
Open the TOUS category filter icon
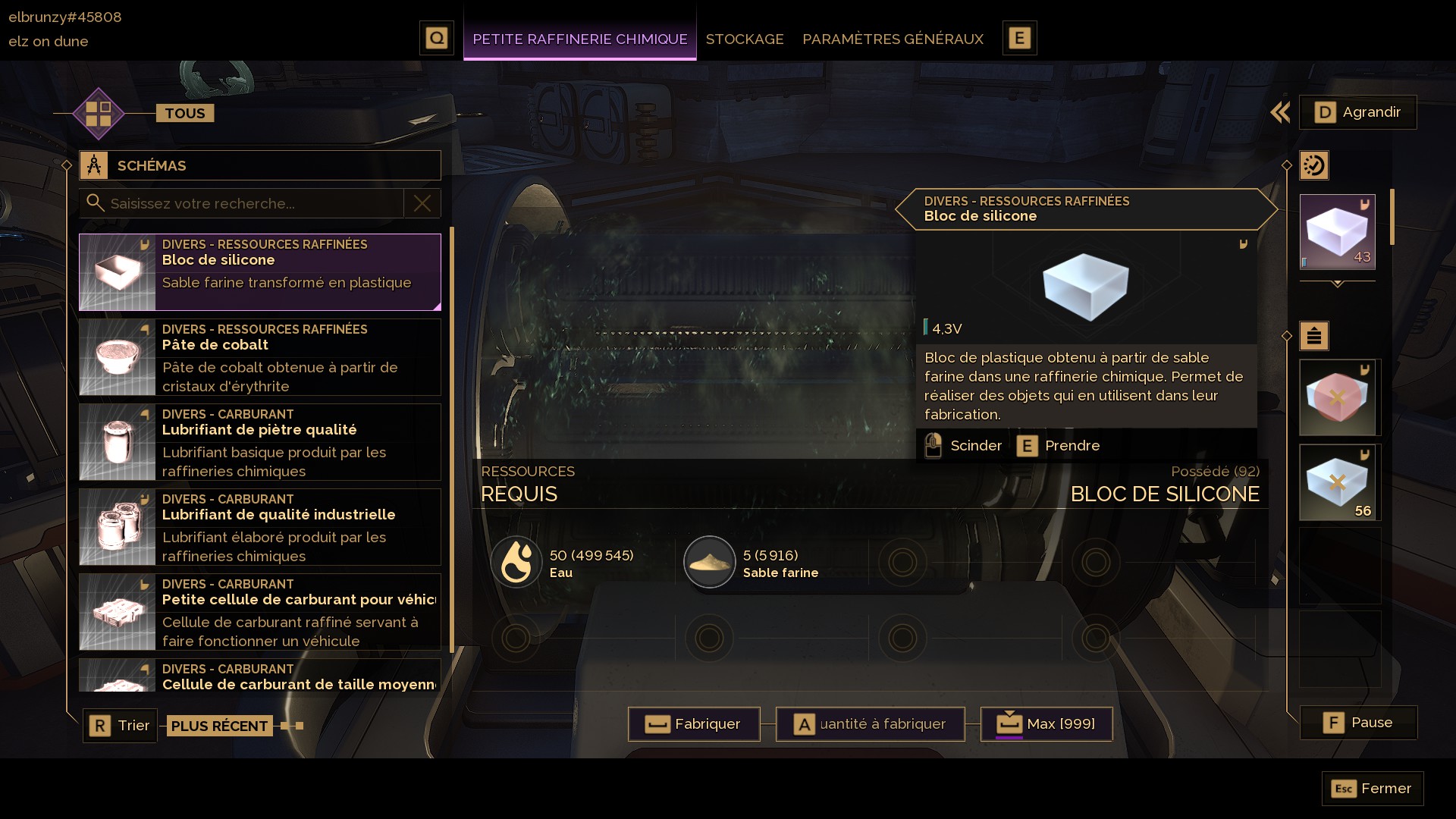[99, 114]
